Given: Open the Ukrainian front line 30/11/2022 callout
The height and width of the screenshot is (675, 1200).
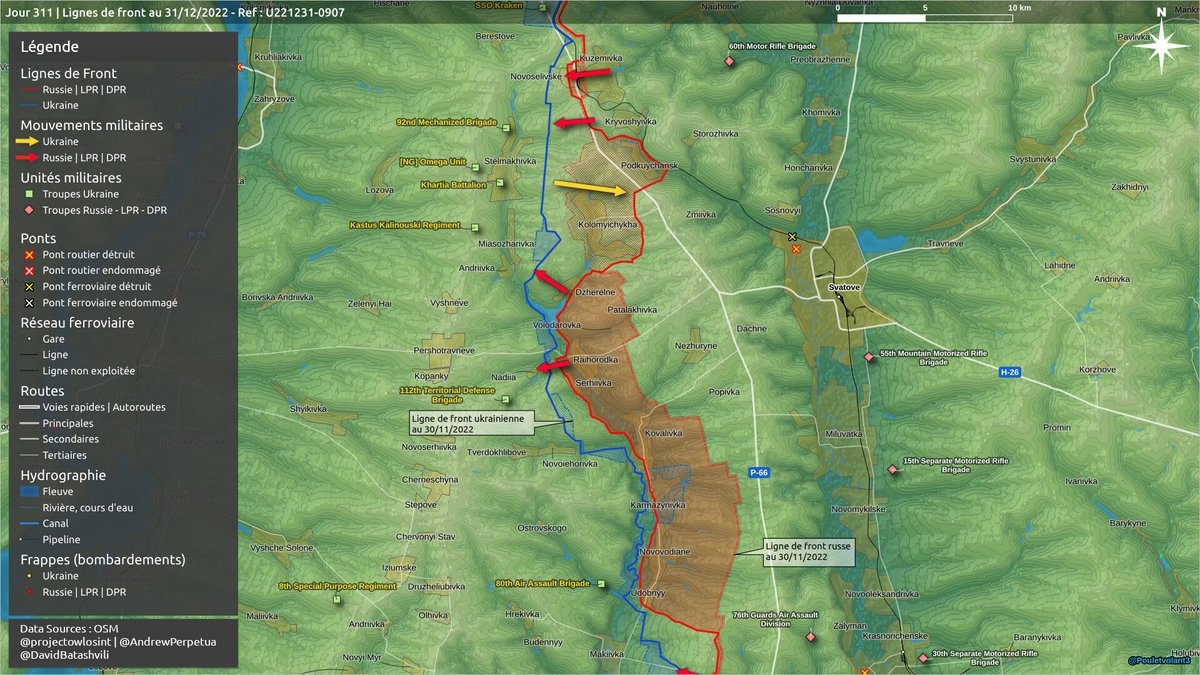Looking at the screenshot, I should tap(469, 422).
